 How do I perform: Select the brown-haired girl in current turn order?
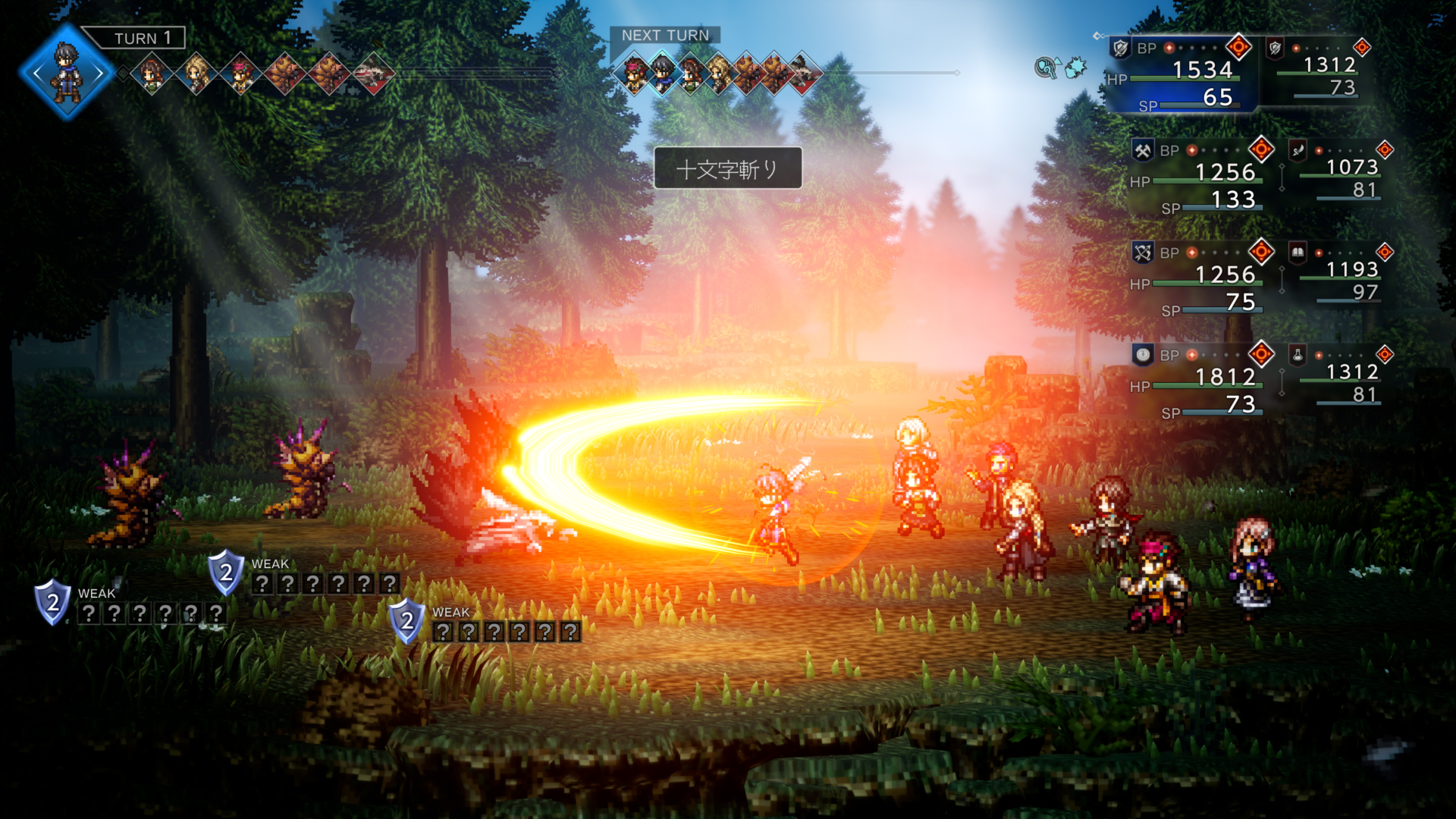click(x=152, y=74)
